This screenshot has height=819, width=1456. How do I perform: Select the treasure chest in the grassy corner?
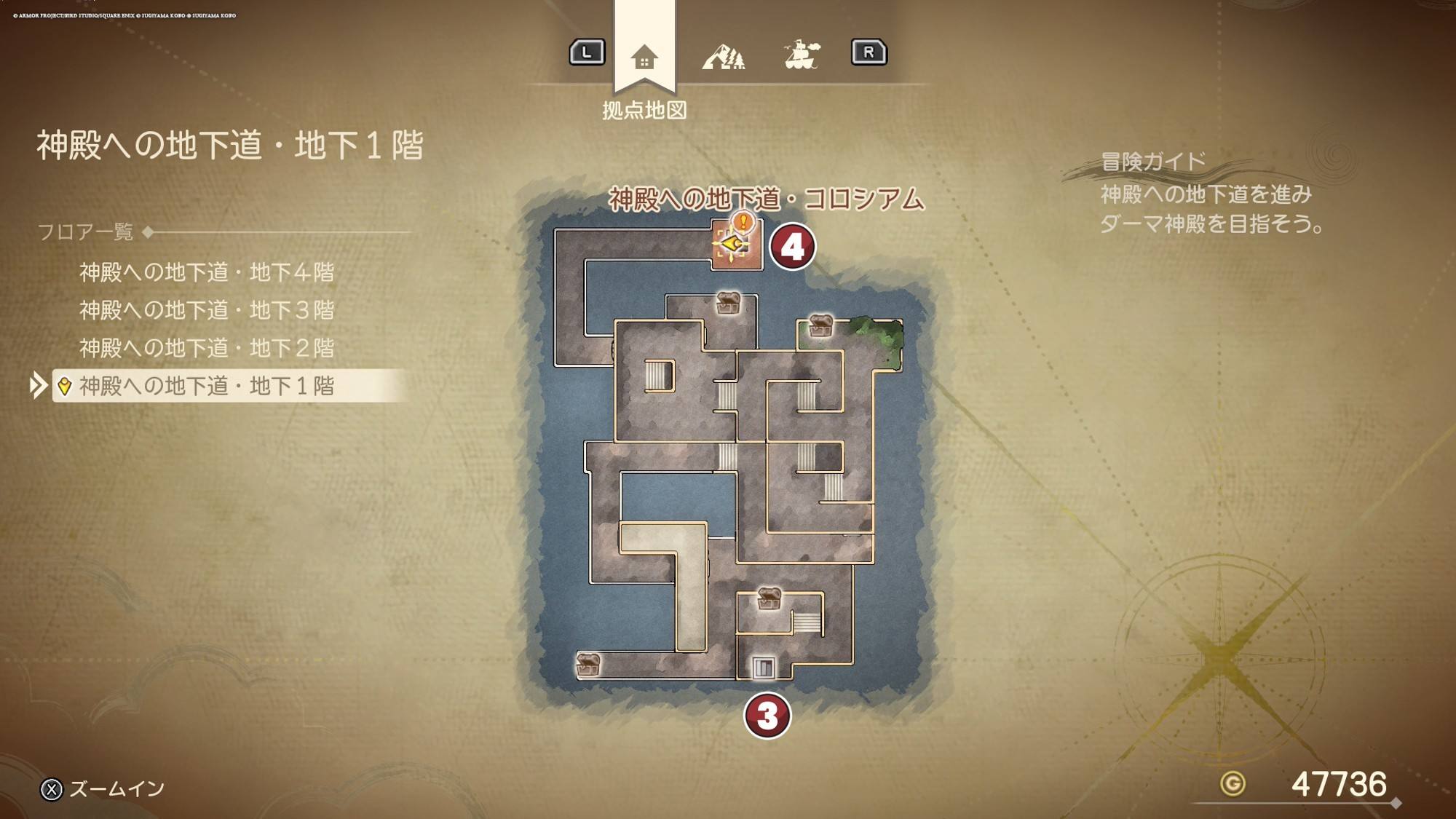[x=820, y=325]
